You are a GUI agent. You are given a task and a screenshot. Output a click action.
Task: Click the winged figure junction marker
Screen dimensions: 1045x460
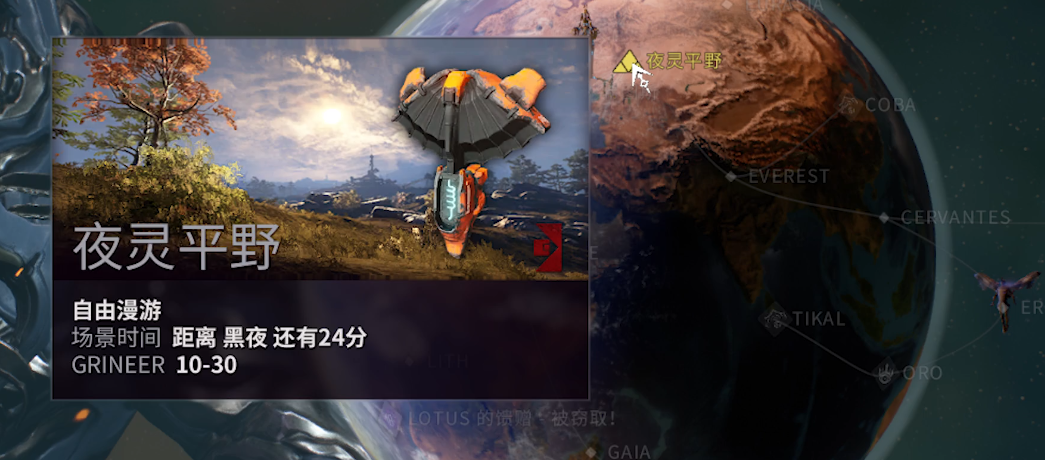(x=1000, y=296)
